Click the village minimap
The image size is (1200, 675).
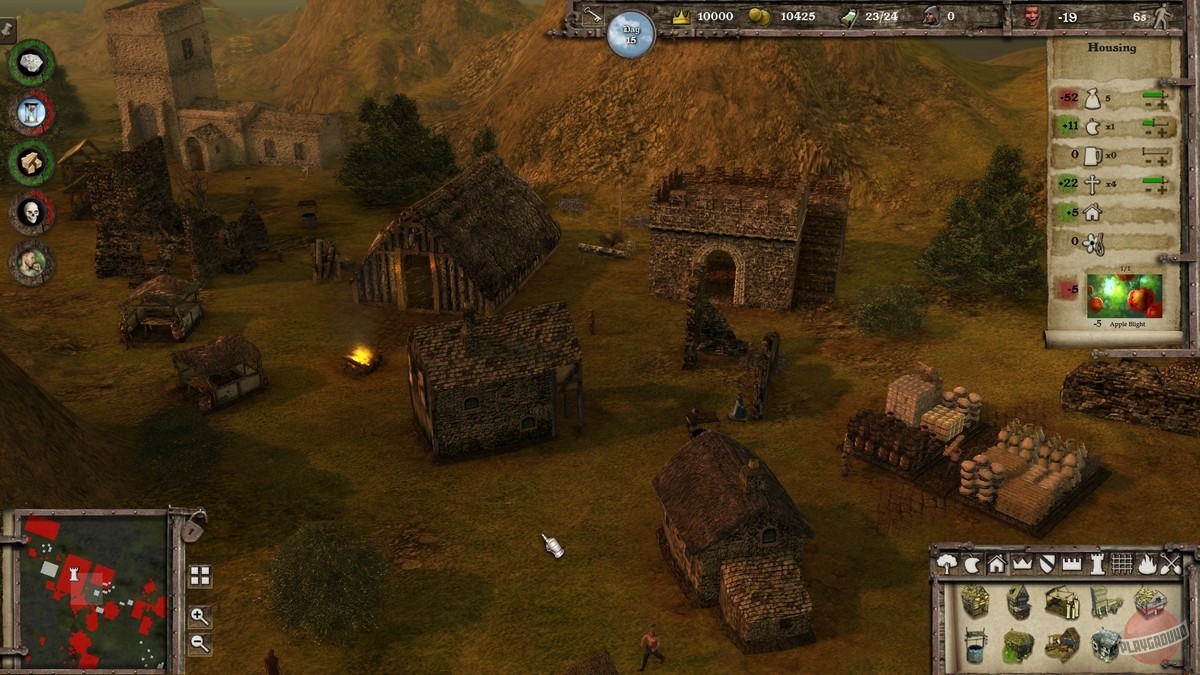(95, 590)
